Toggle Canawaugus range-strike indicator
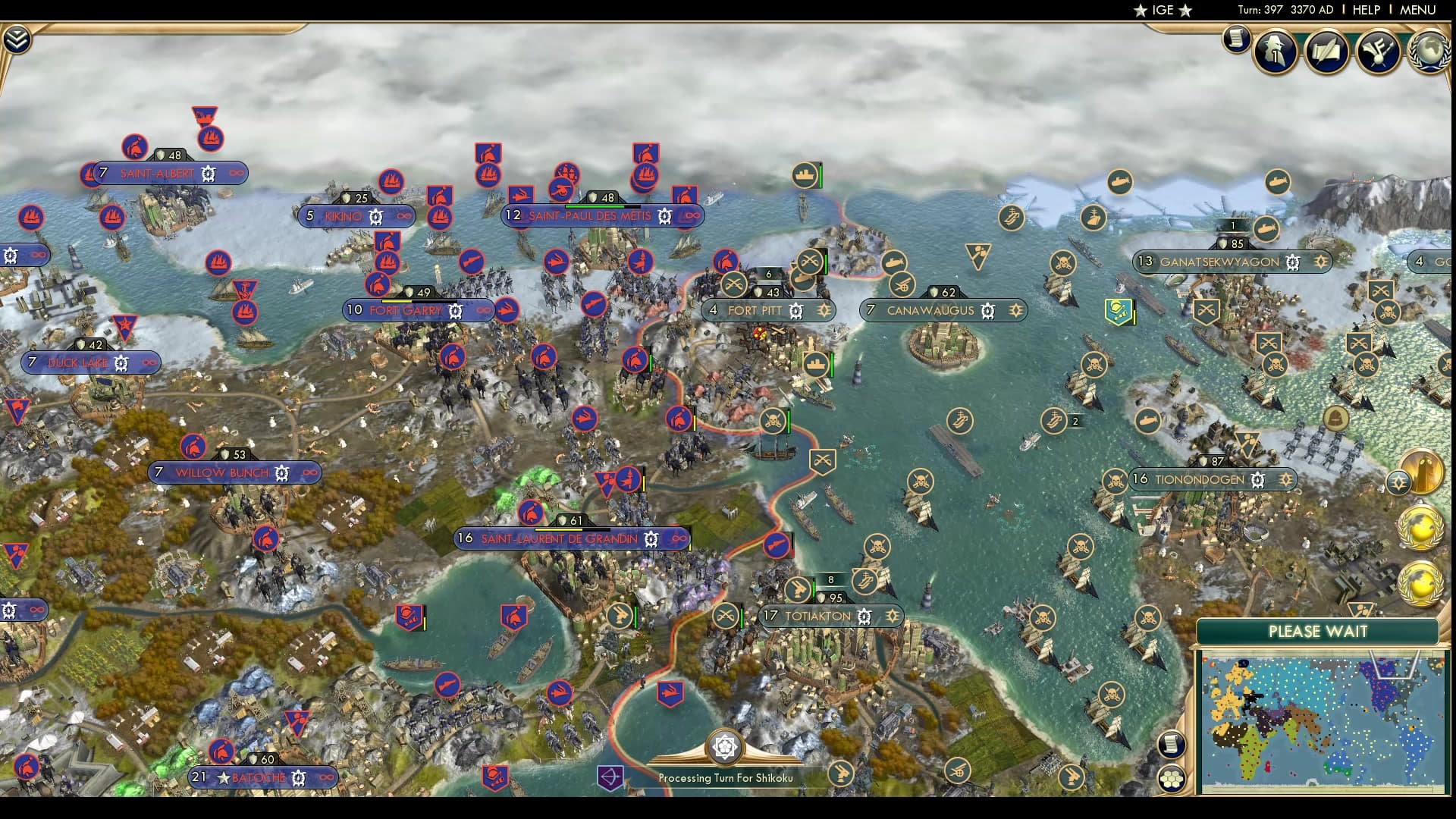This screenshot has height=819, width=1456. coord(1015,310)
